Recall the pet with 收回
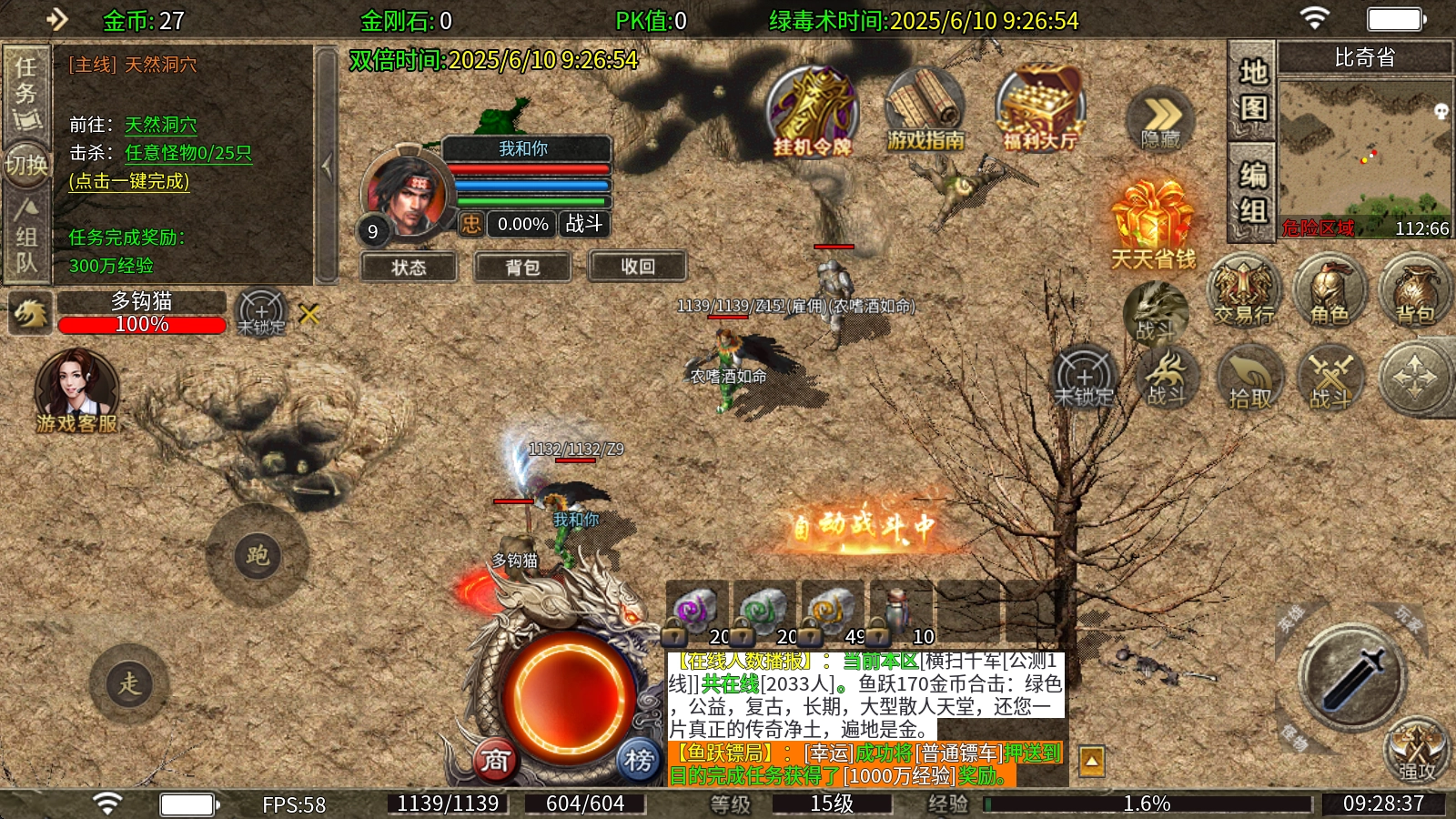Viewport: 1456px width, 819px height. click(637, 266)
